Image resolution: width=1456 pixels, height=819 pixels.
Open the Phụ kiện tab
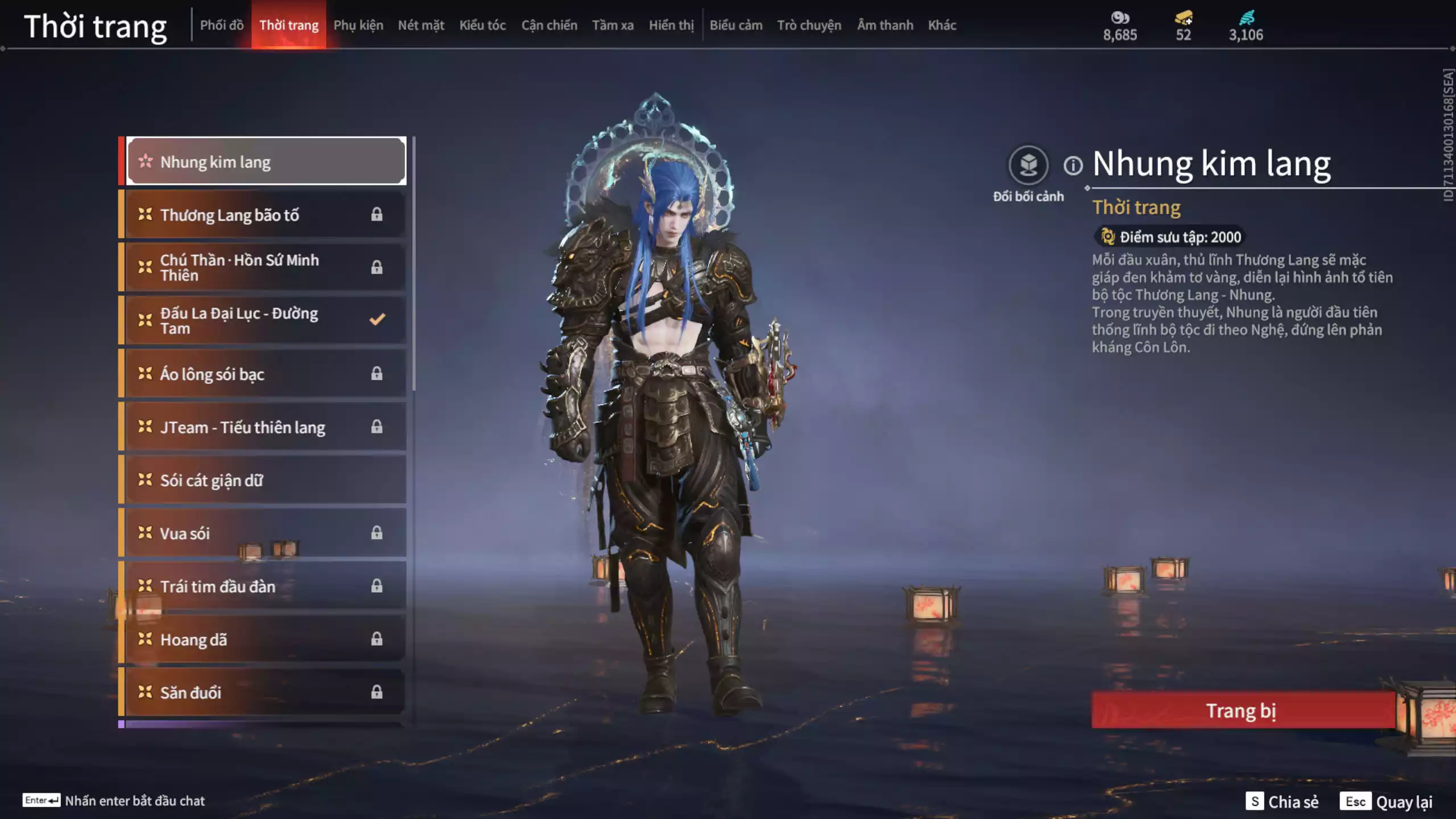pos(358,25)
